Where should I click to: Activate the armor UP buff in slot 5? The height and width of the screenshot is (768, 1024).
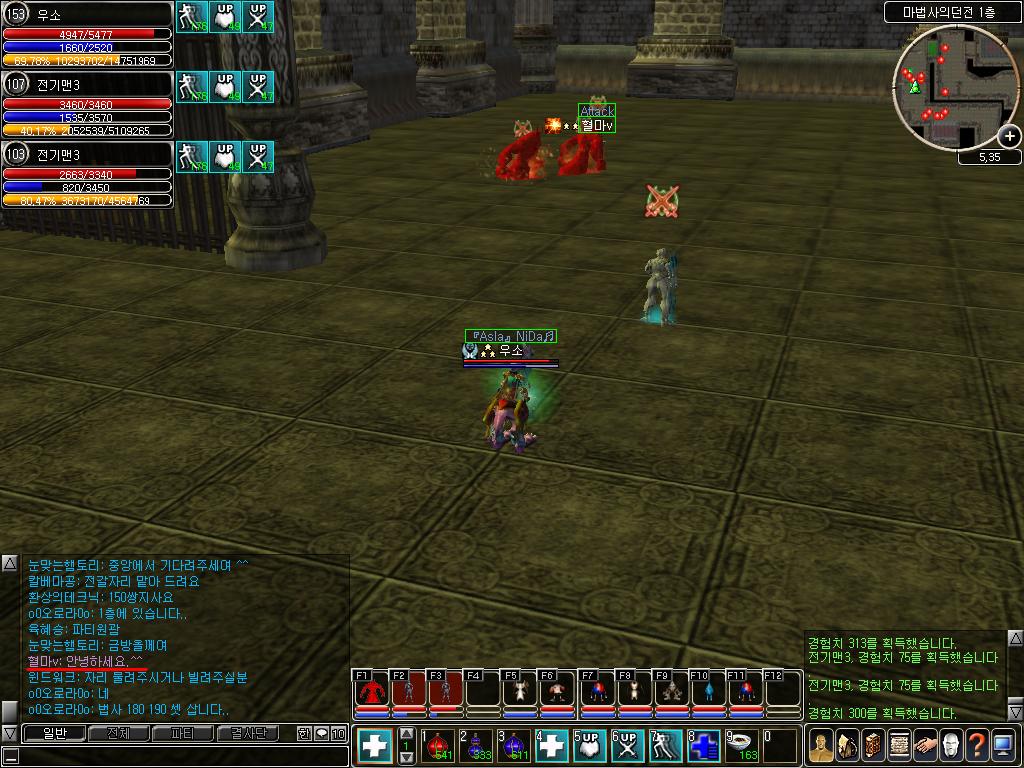coord(589,746)
